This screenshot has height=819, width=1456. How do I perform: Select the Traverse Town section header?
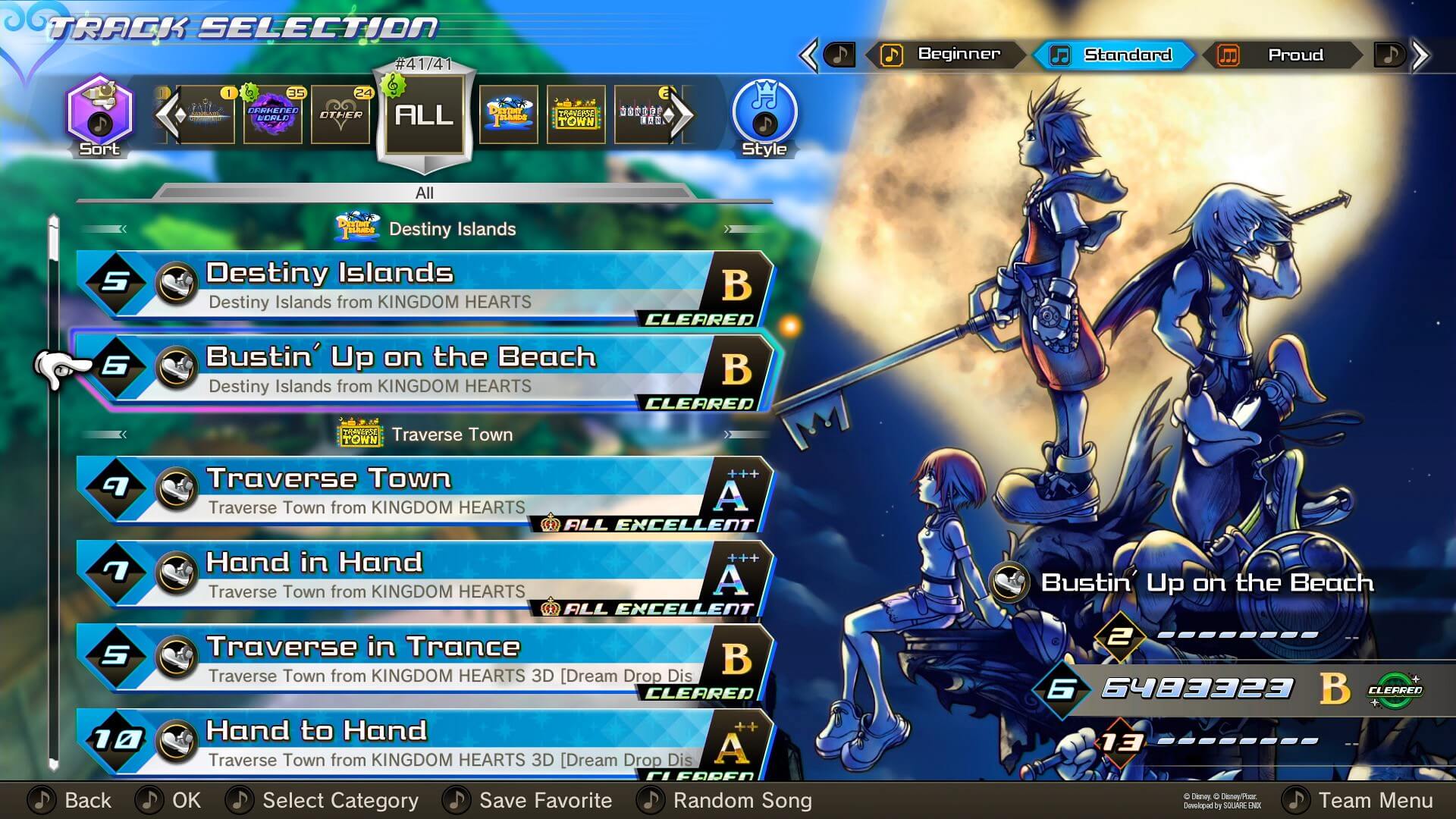(x=425, y=434)
